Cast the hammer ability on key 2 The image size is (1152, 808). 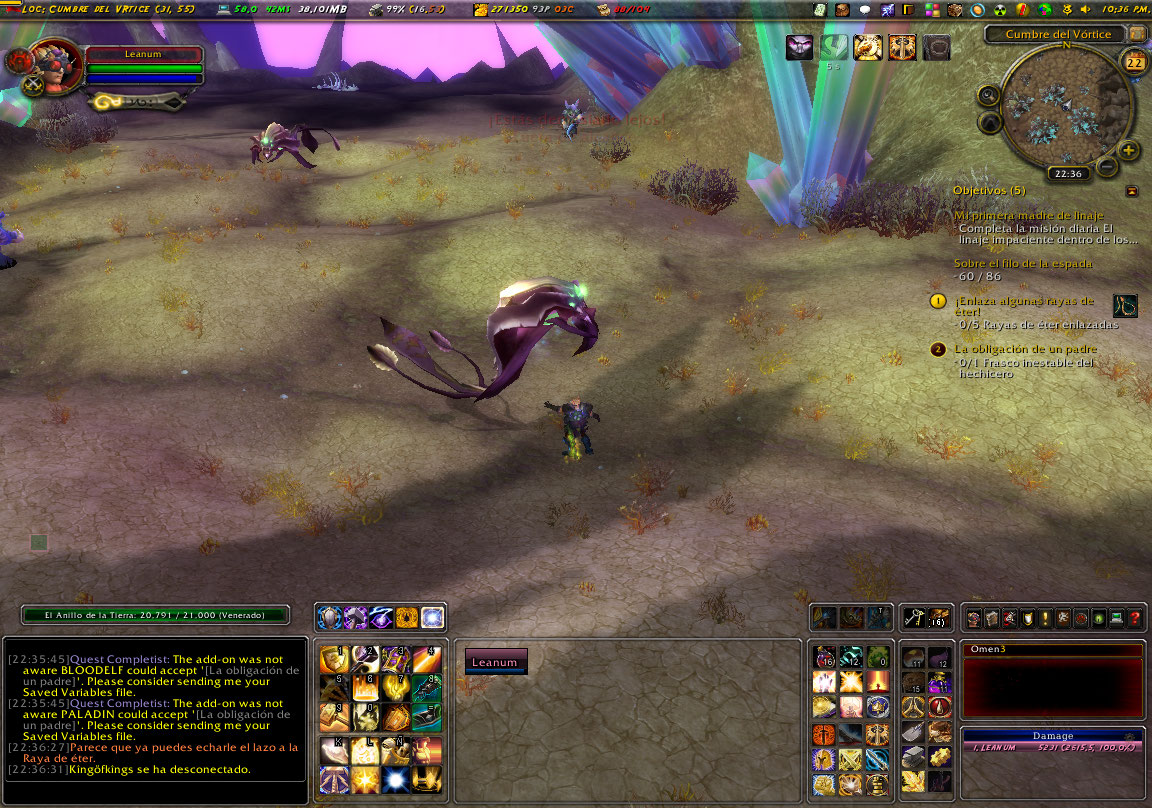(365, 659)
